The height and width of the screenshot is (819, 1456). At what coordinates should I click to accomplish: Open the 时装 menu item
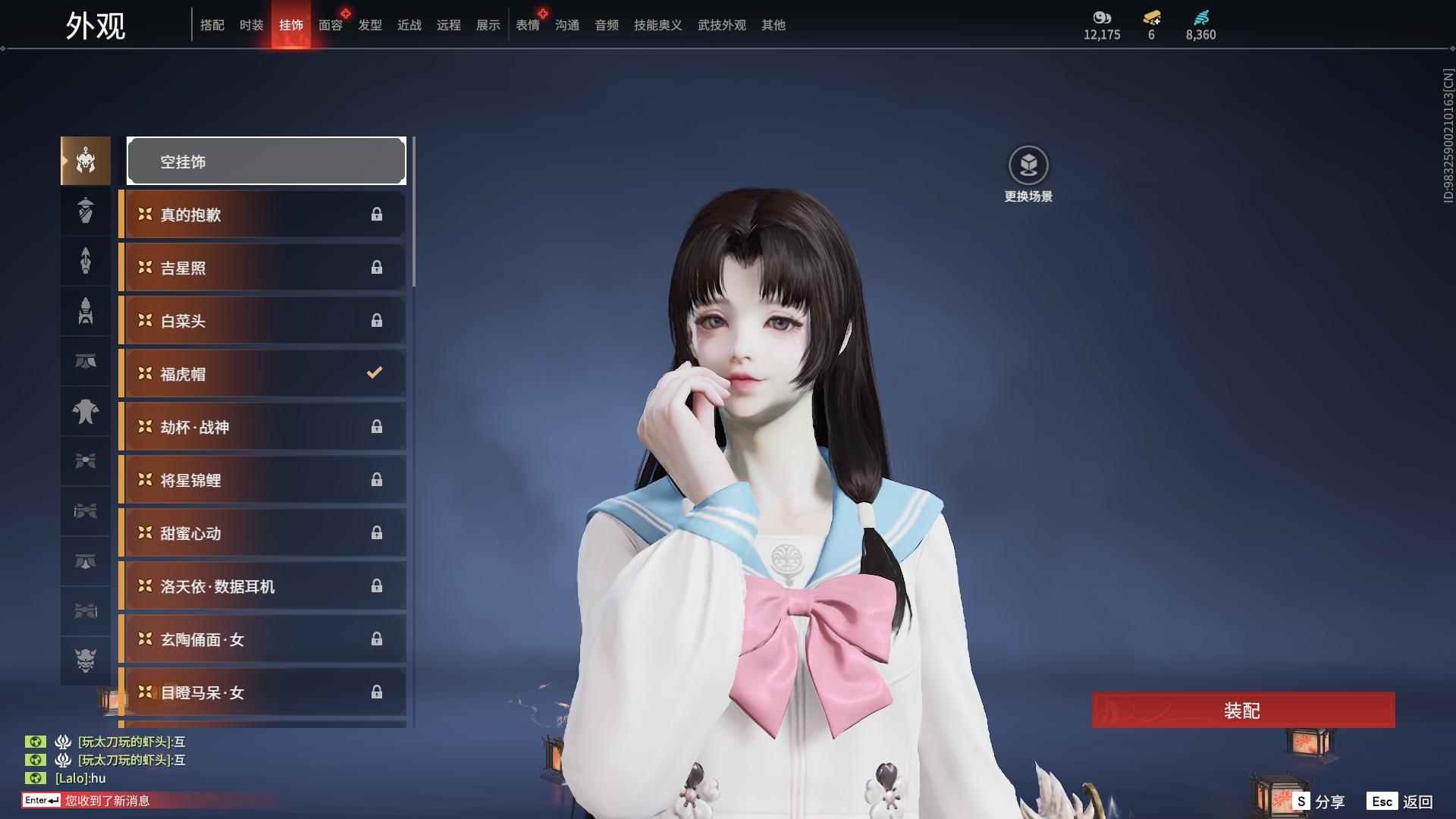point(252,25)
